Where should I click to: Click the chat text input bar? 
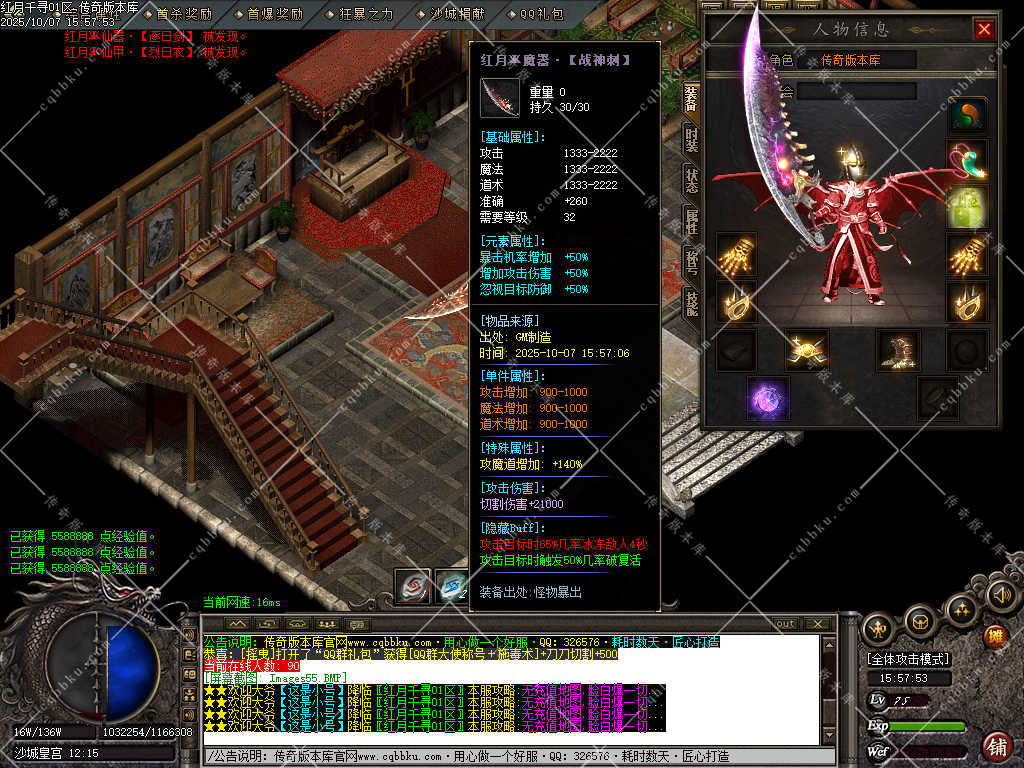click(520, 757)
